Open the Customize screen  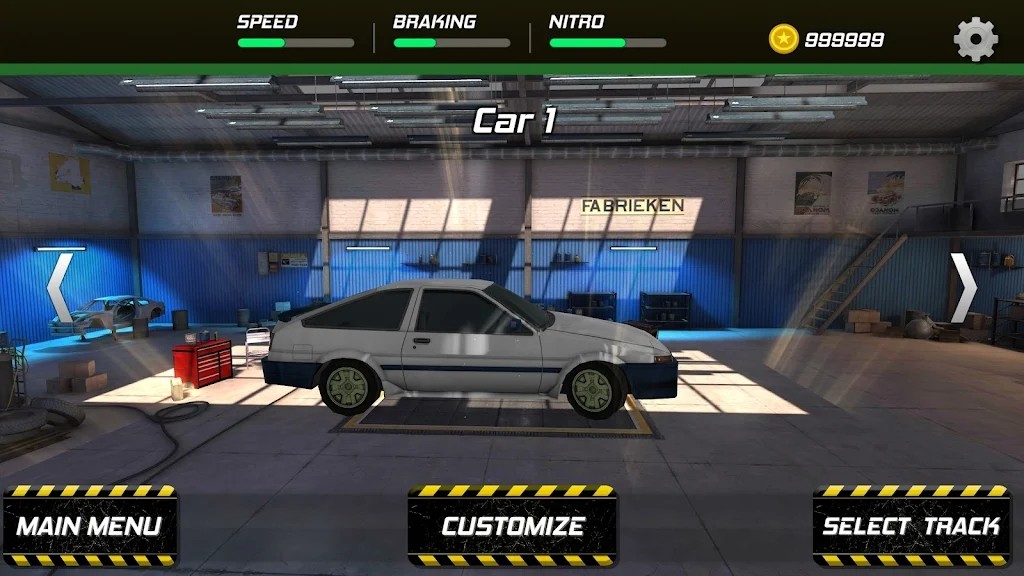tap(512, 526)
